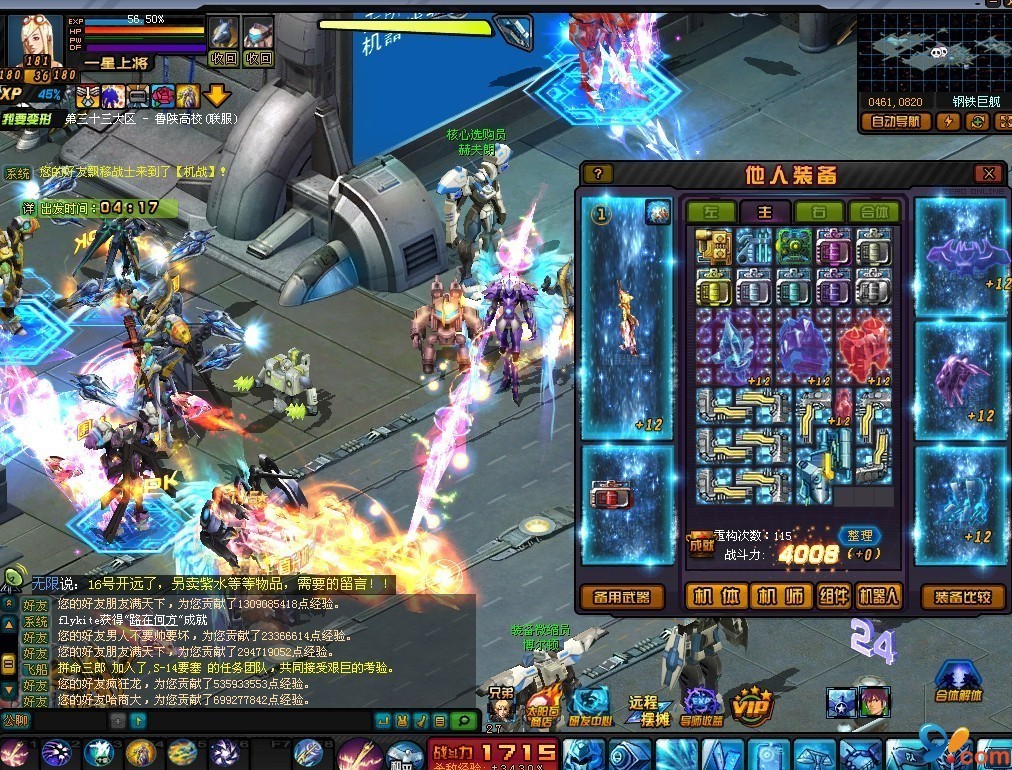Image resolution: width=1012 pixels, height=770 pixels.
Task: Activate the 自动导航 auto-navigation button
Action: (895, 122)
